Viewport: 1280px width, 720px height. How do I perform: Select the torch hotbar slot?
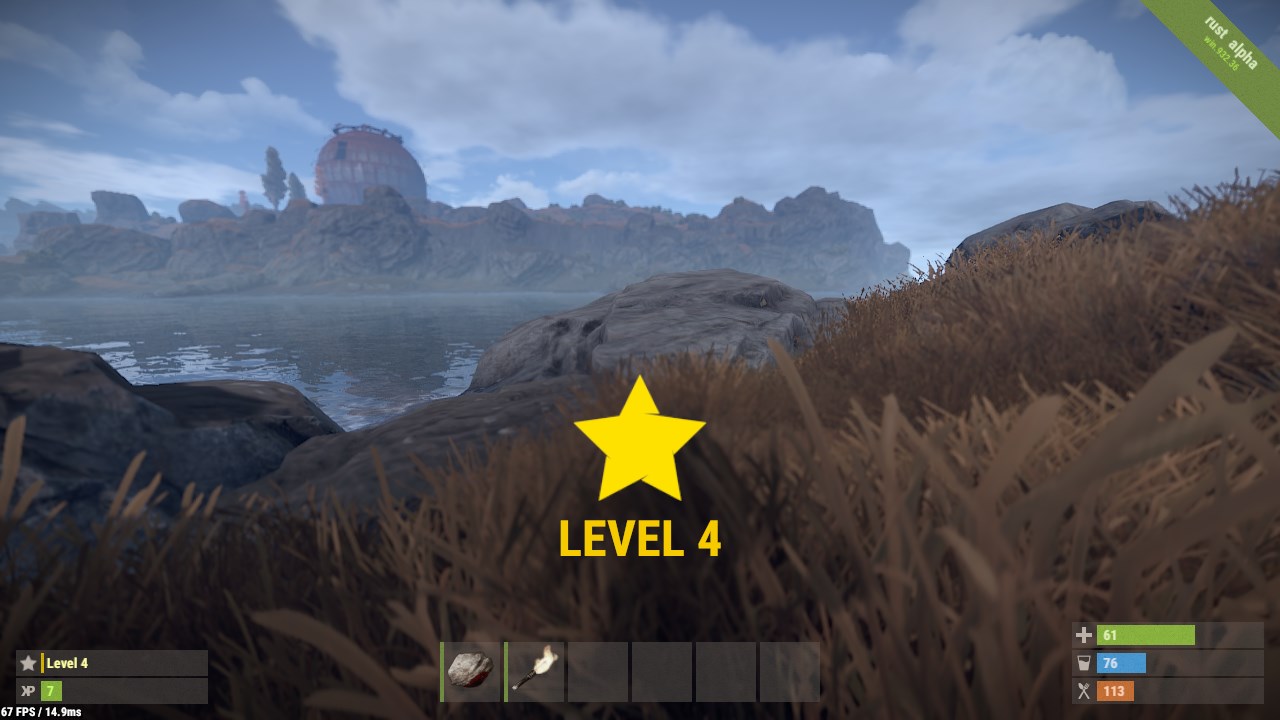coord(535,671)
